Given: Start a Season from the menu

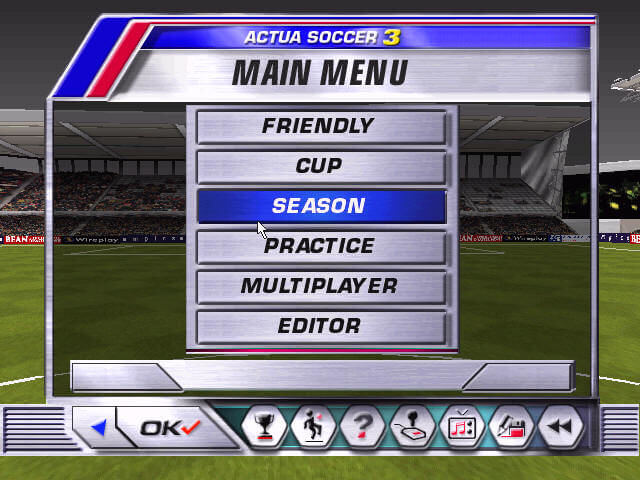Looking at the screenshot, I should click(x=320, y=207).
